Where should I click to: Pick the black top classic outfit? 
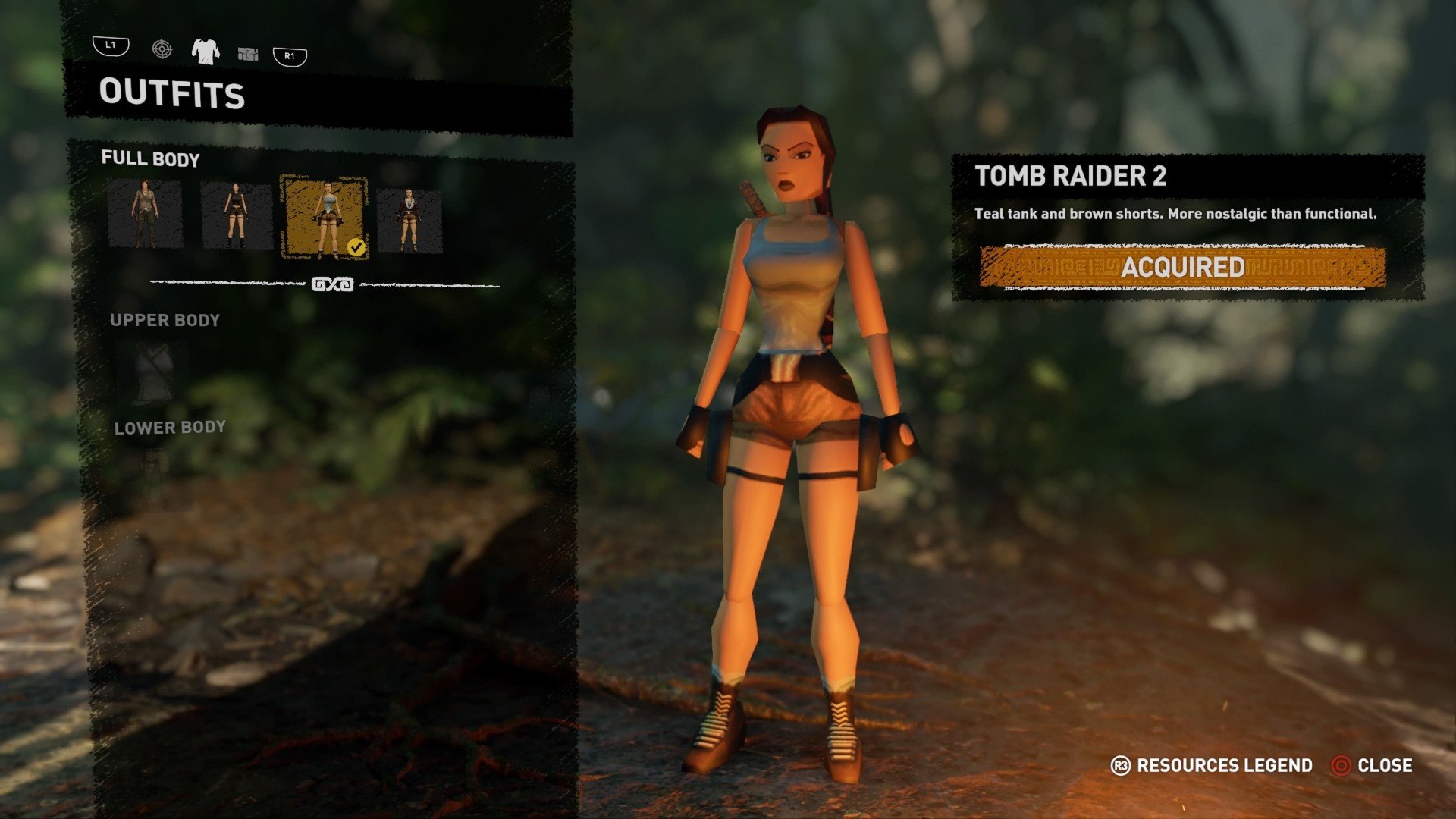236,216
